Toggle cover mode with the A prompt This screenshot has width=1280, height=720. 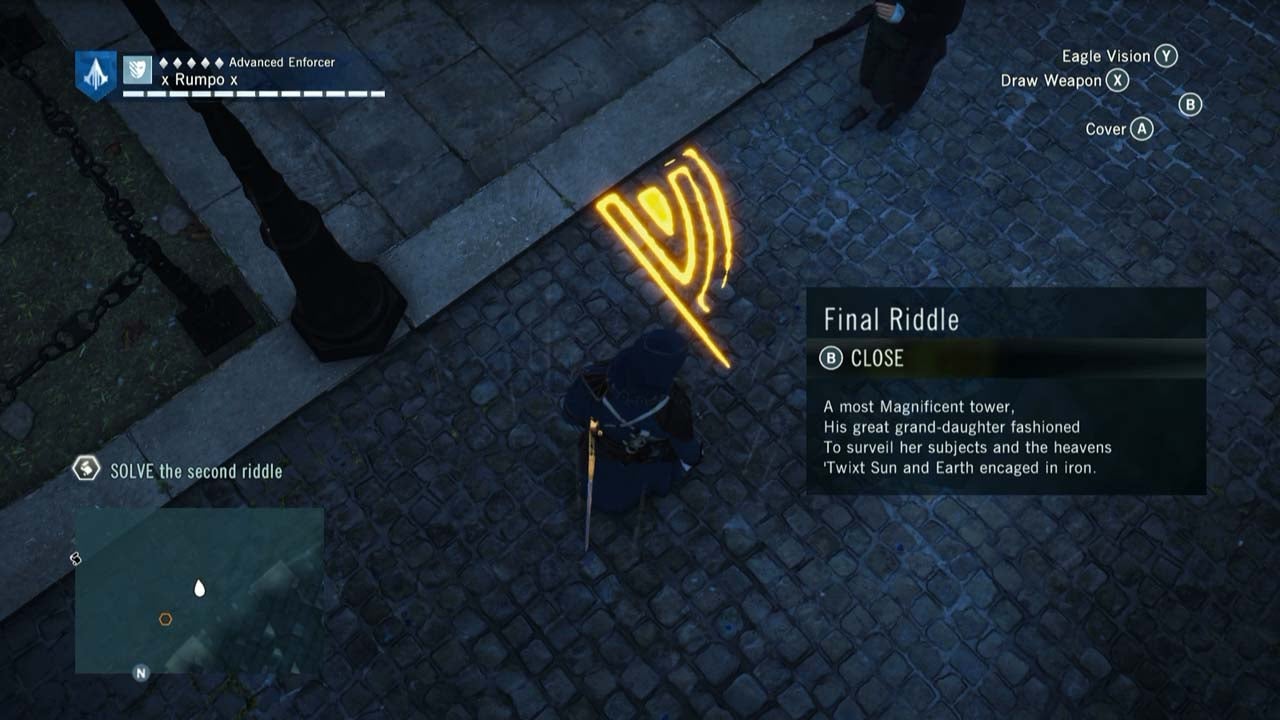1140,128
